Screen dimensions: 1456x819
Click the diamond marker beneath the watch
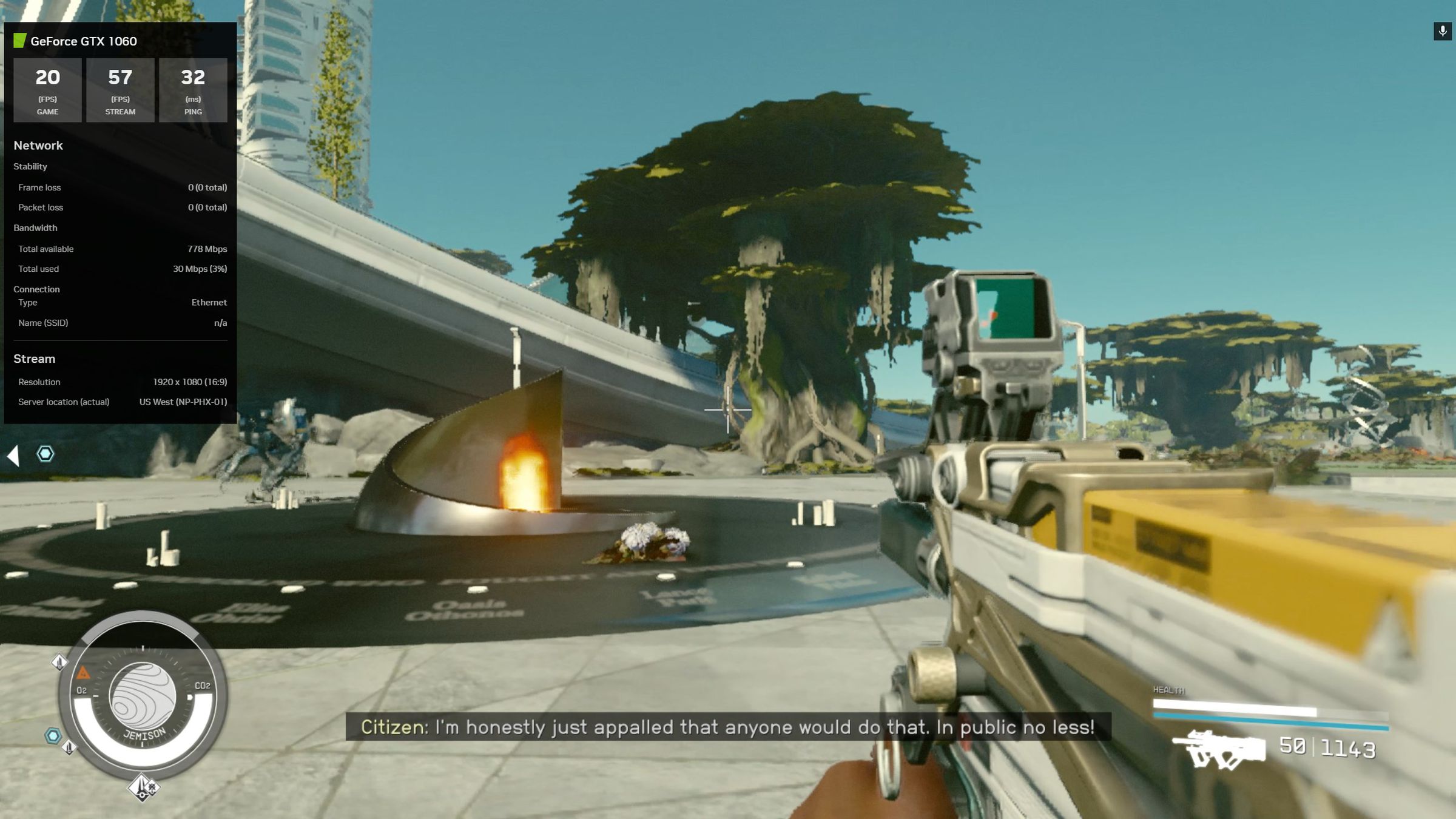coord(143,787)
